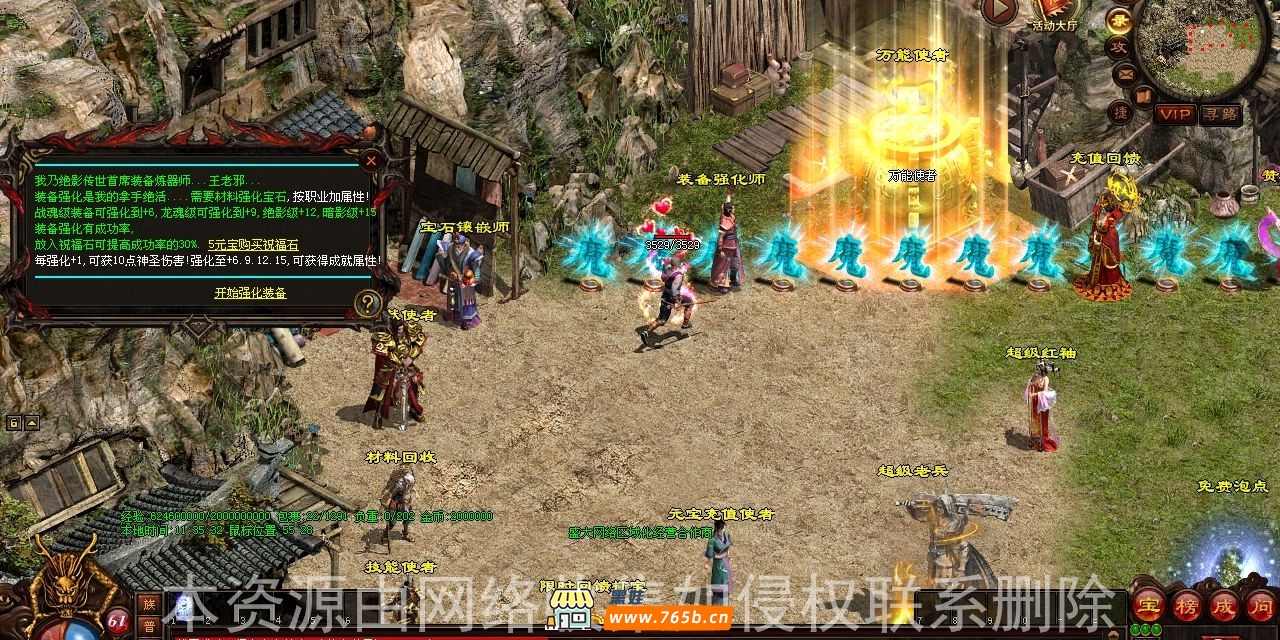
Task: Show the 榜 rankings button
Action: pyautogui.click(x=1186, y=605)
